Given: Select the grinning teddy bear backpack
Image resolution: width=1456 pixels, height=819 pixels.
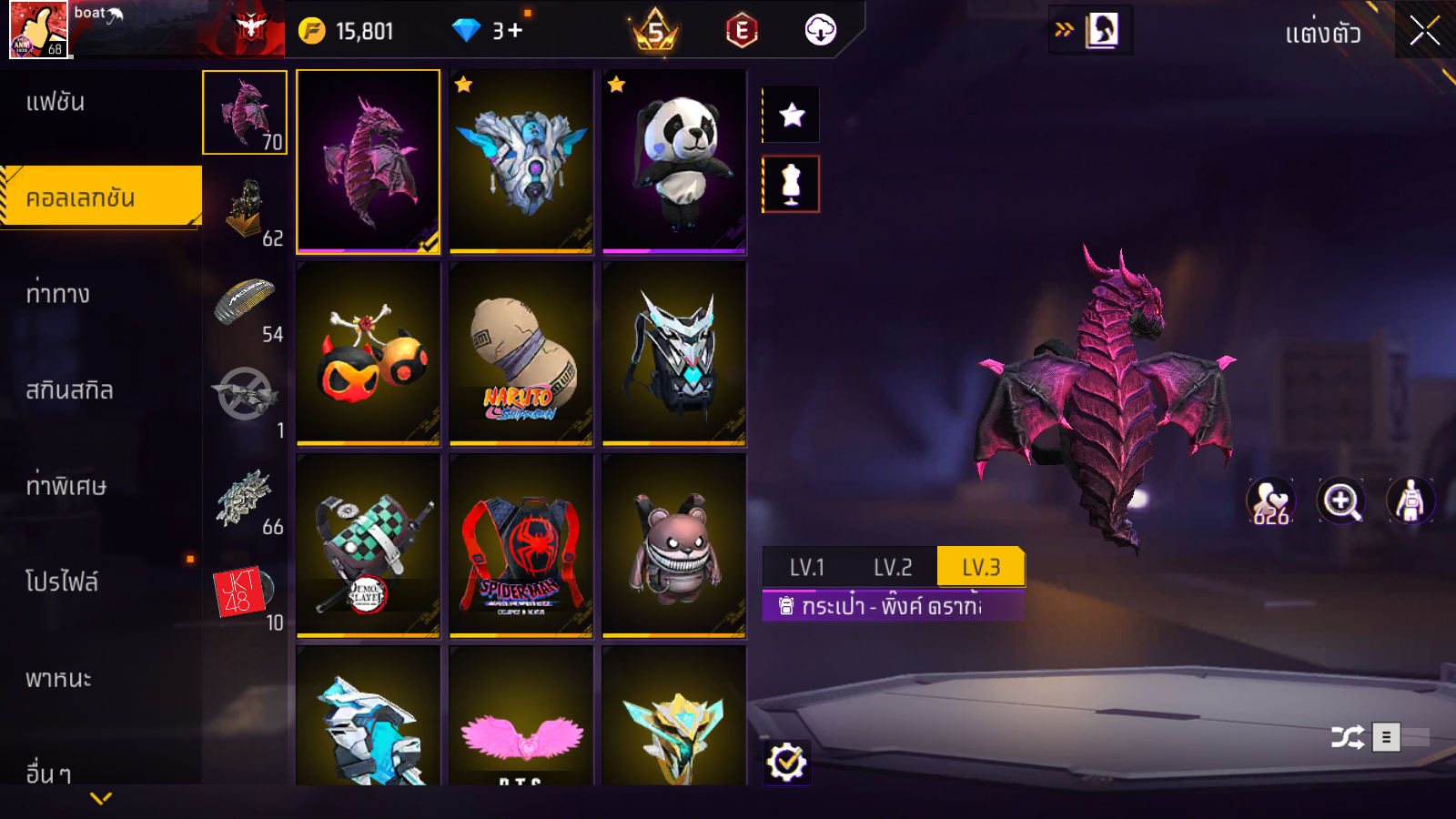Looking at the screenshot, I should tap(674, 546).
